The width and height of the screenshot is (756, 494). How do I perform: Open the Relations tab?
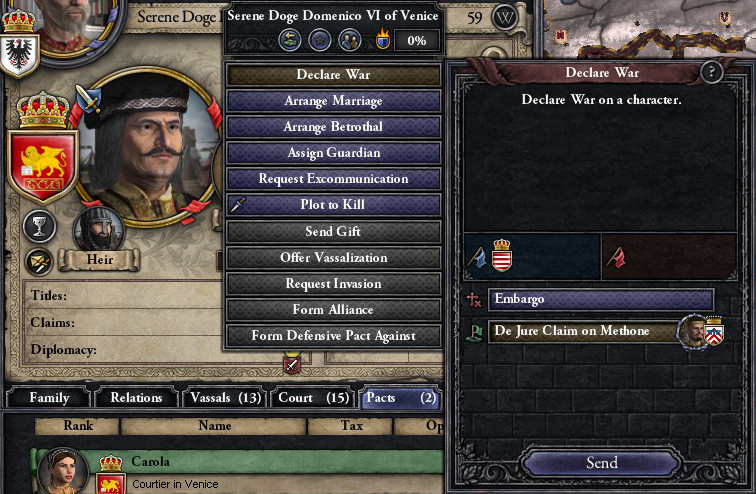pos(136,398)
